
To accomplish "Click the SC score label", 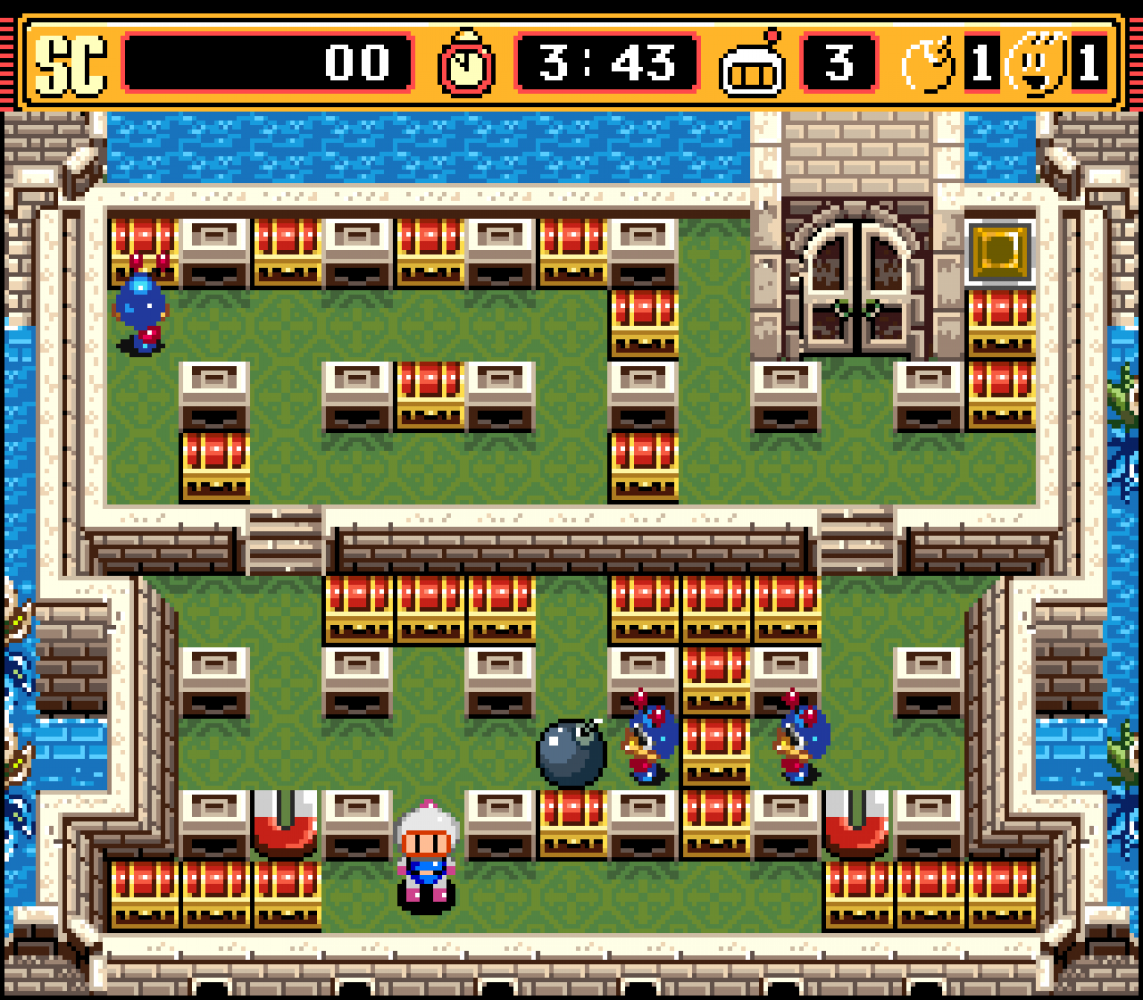I will [70, 64].
